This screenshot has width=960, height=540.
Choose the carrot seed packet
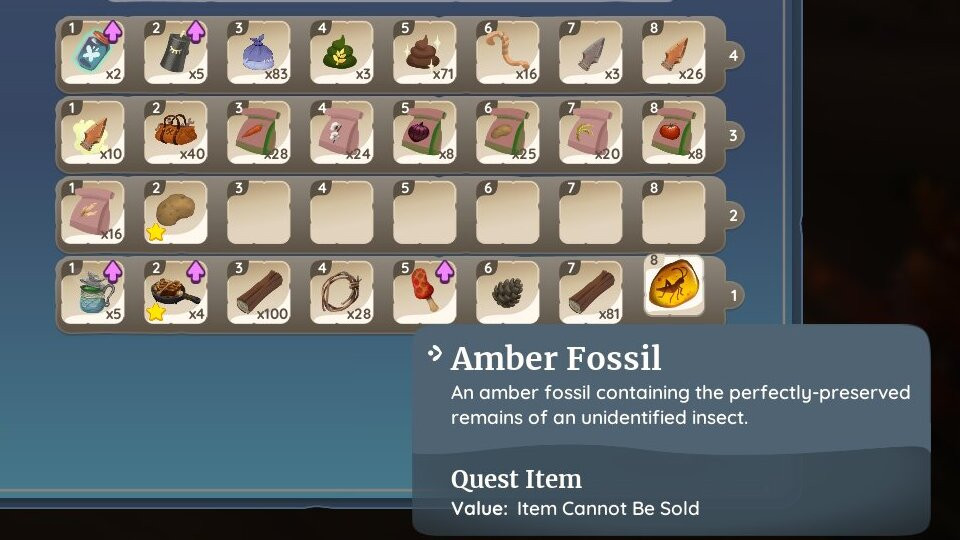259,133
